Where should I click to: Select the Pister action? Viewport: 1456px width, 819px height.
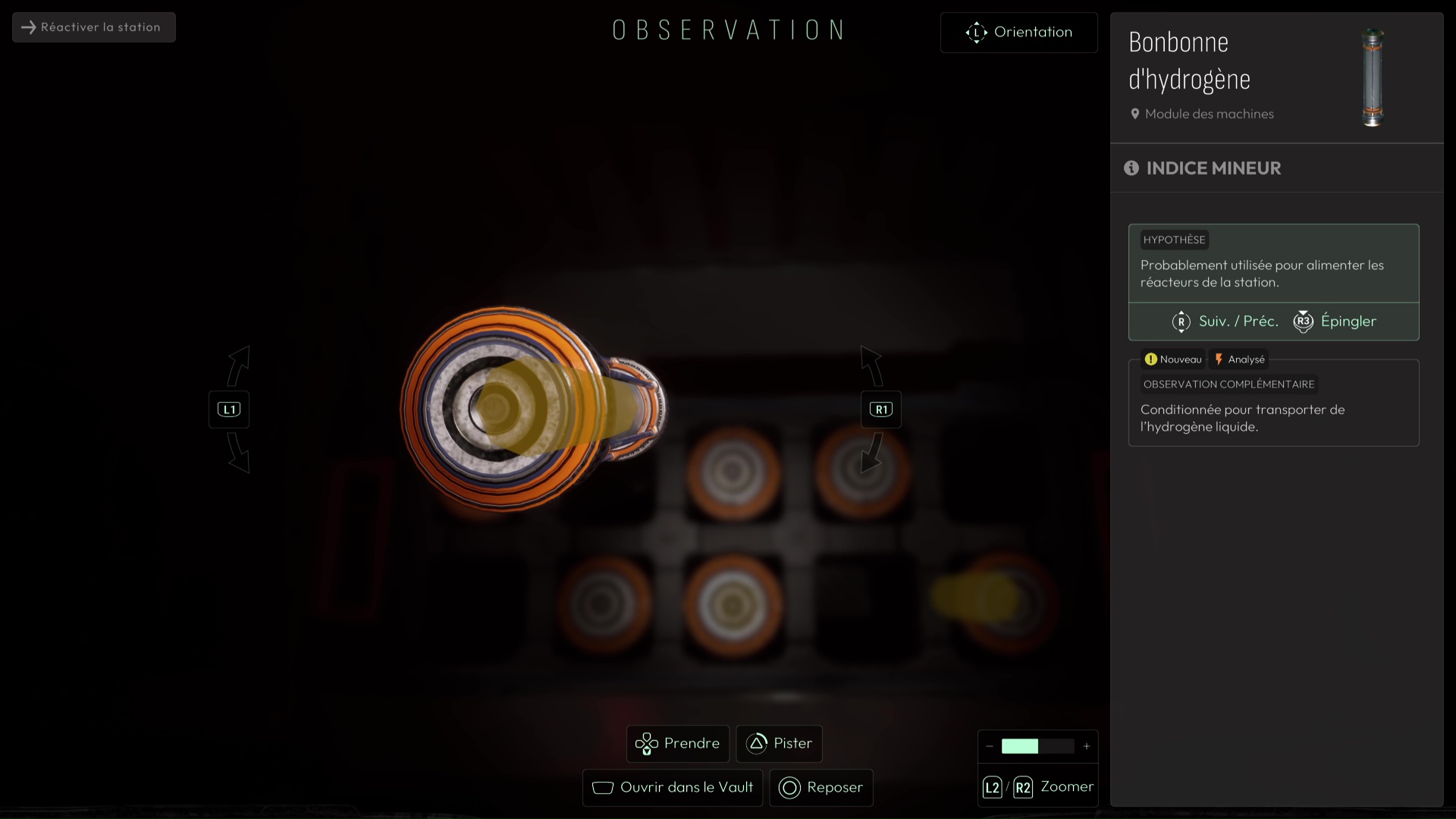(x=779, y=743)
